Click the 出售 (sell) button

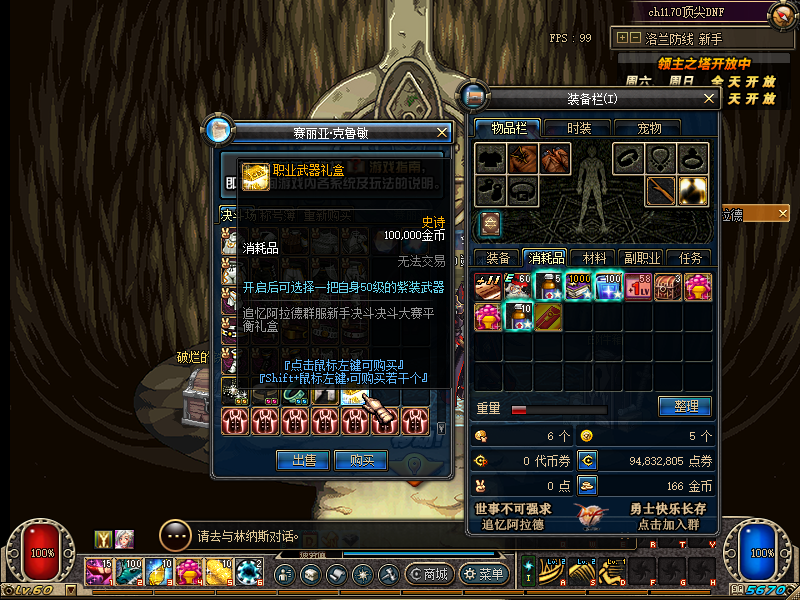(x=303, y=460)
